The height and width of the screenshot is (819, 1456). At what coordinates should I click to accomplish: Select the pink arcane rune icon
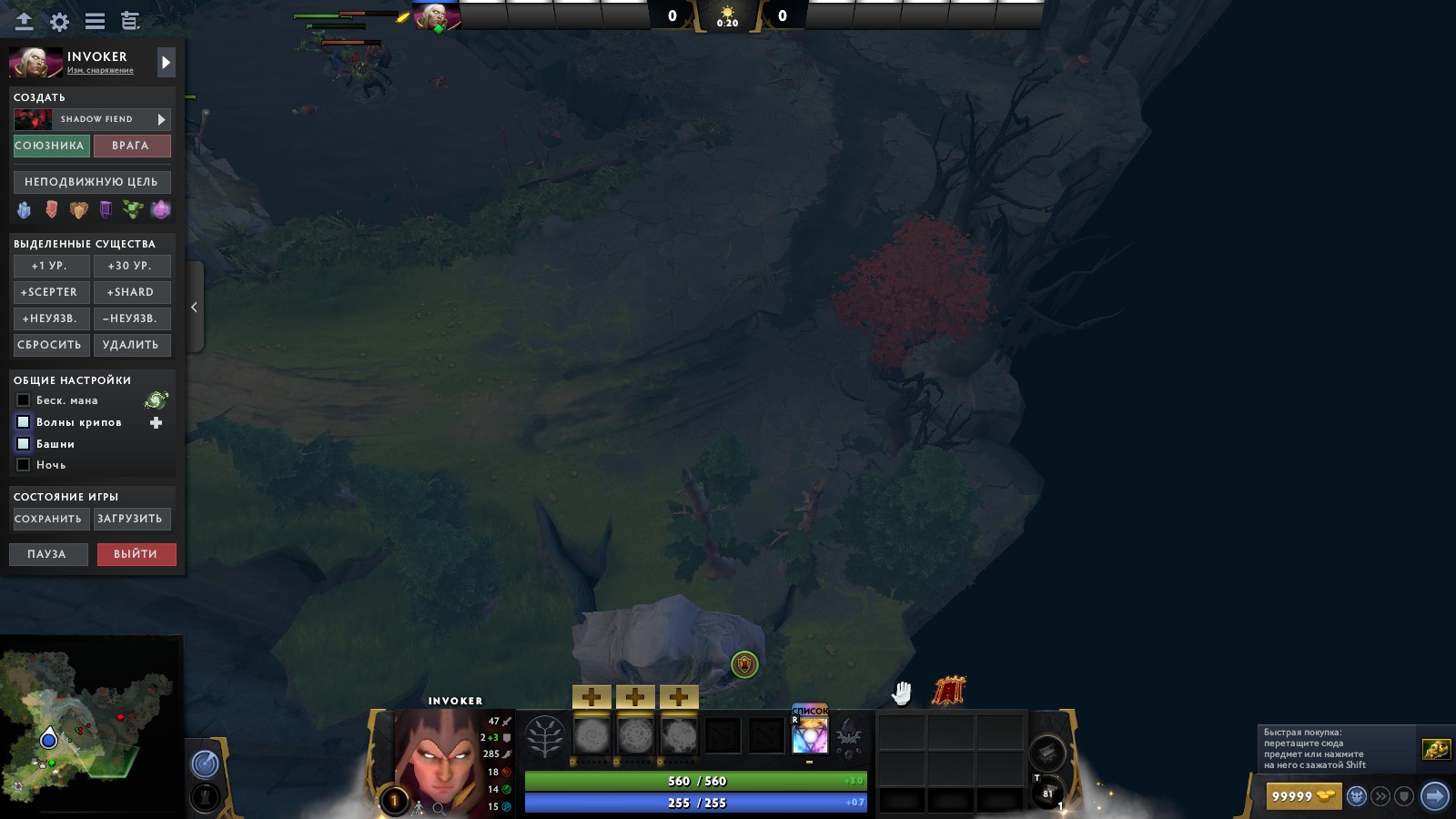click(x=160, y=210)
